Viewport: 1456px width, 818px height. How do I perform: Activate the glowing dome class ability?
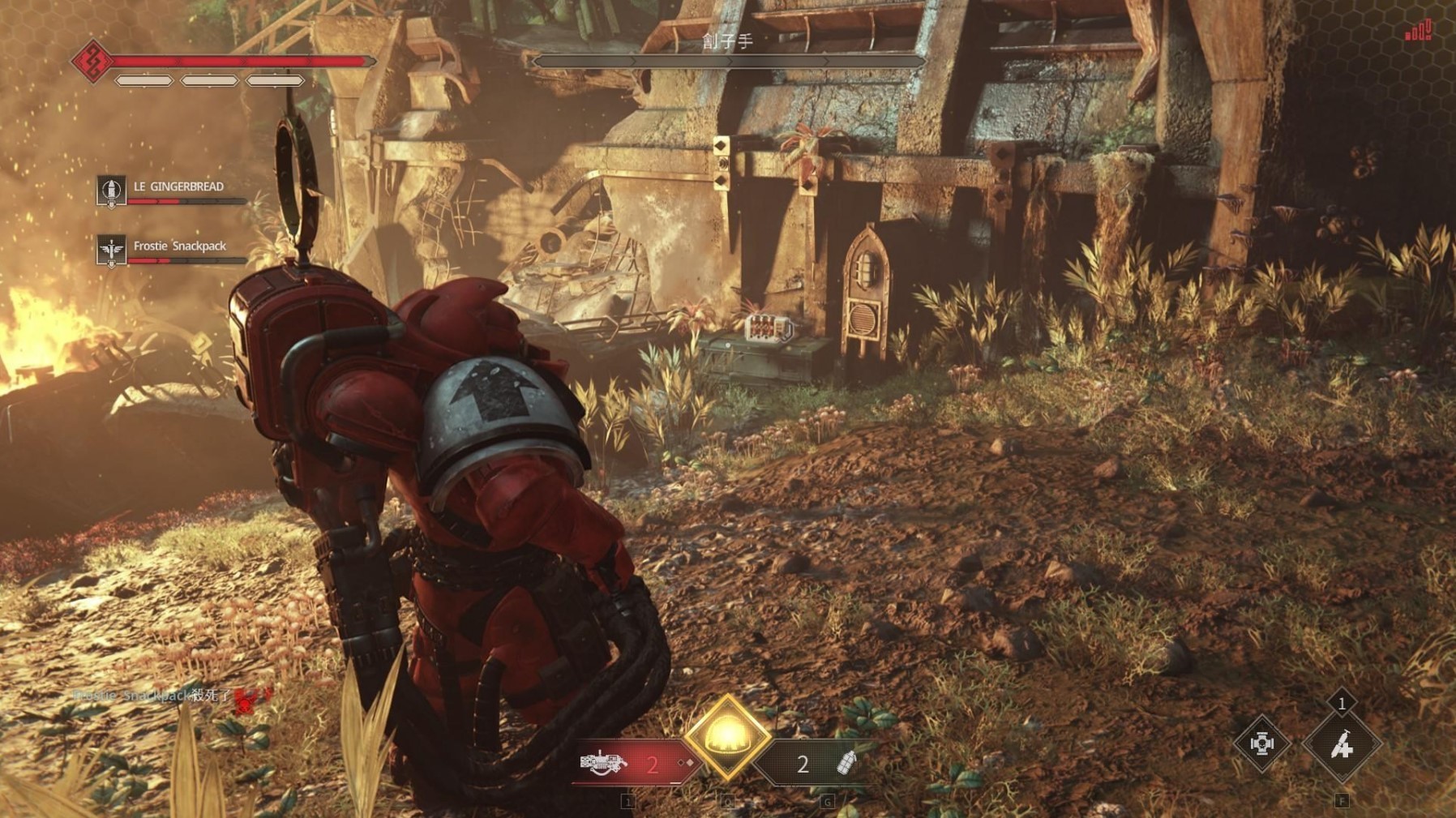727,737
